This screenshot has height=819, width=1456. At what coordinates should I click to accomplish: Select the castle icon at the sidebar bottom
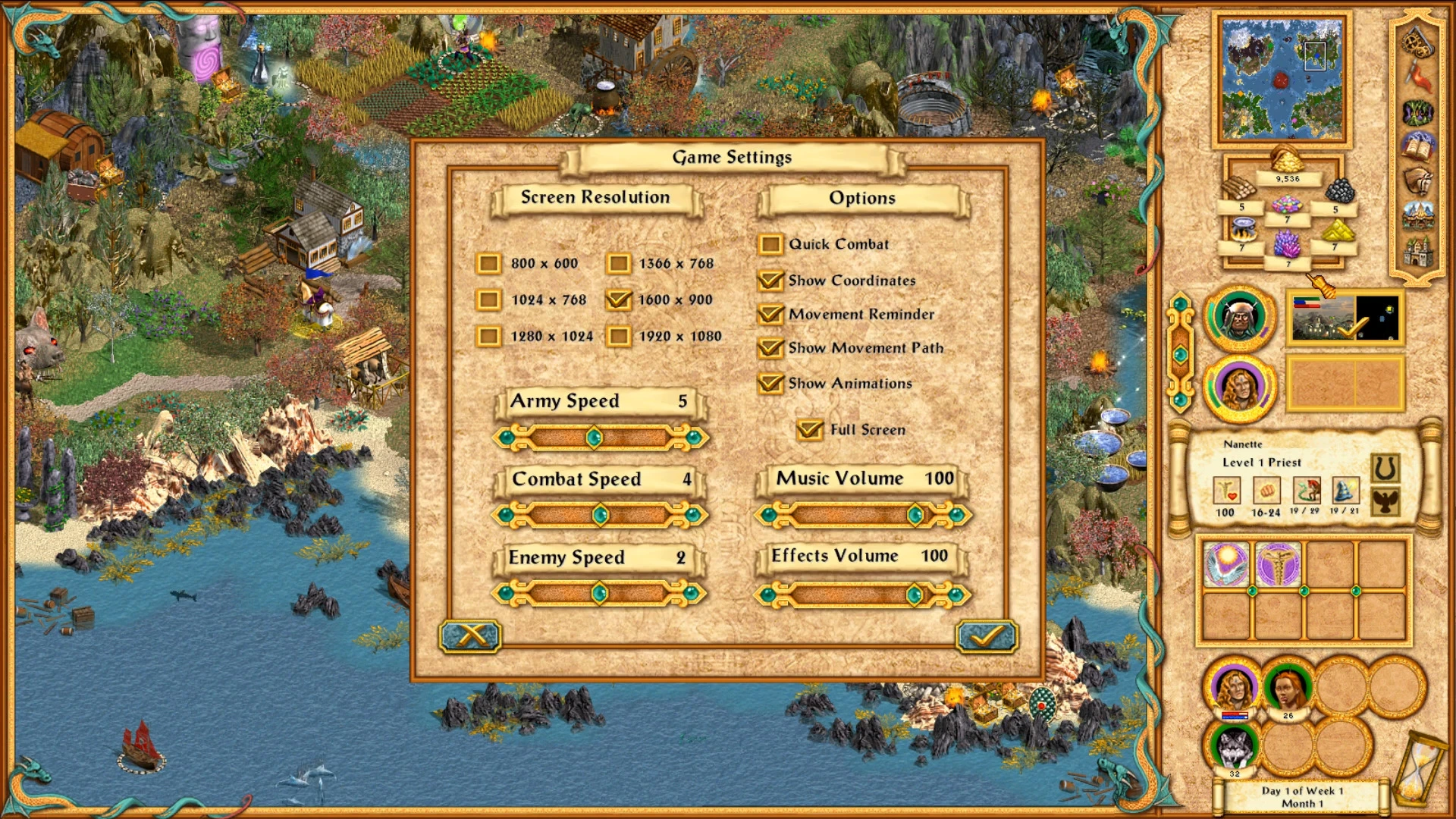click(1417, 249)
